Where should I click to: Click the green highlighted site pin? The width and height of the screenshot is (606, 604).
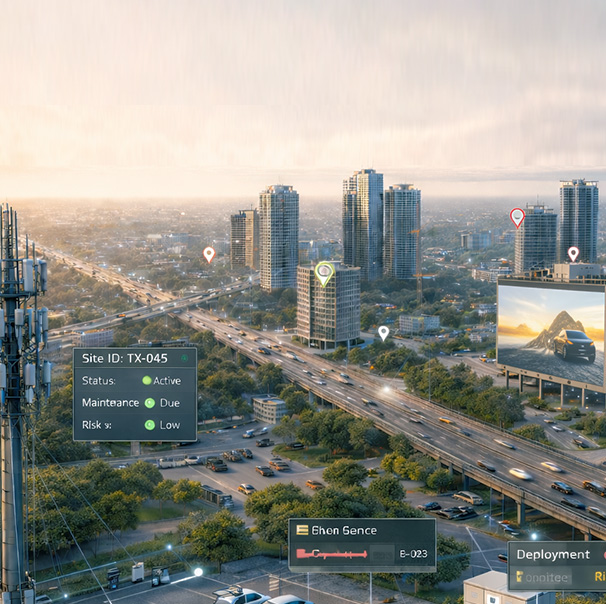(323, 270)
